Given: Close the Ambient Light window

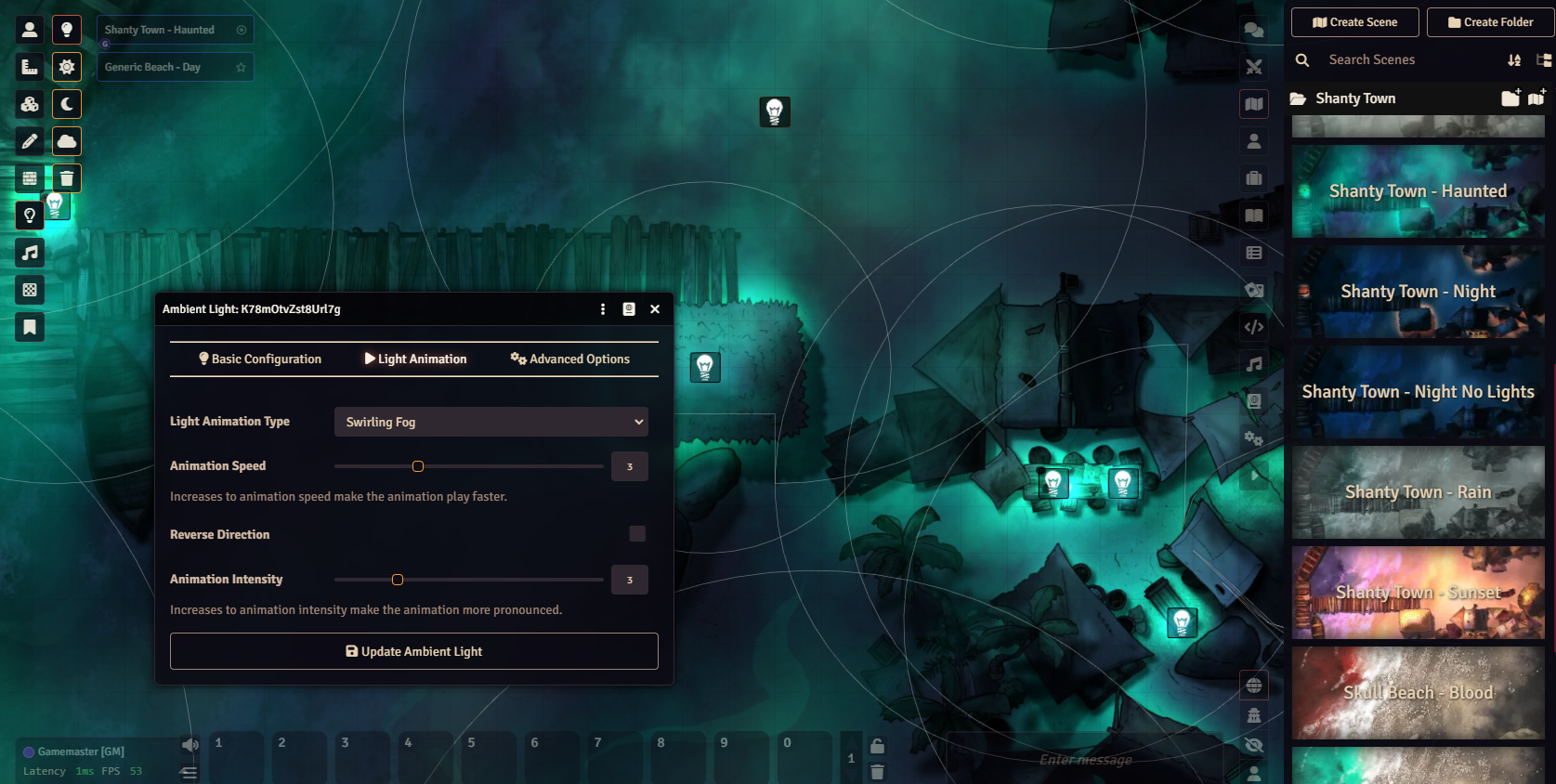Looking at the screenshot, I should tap(655, 309).
